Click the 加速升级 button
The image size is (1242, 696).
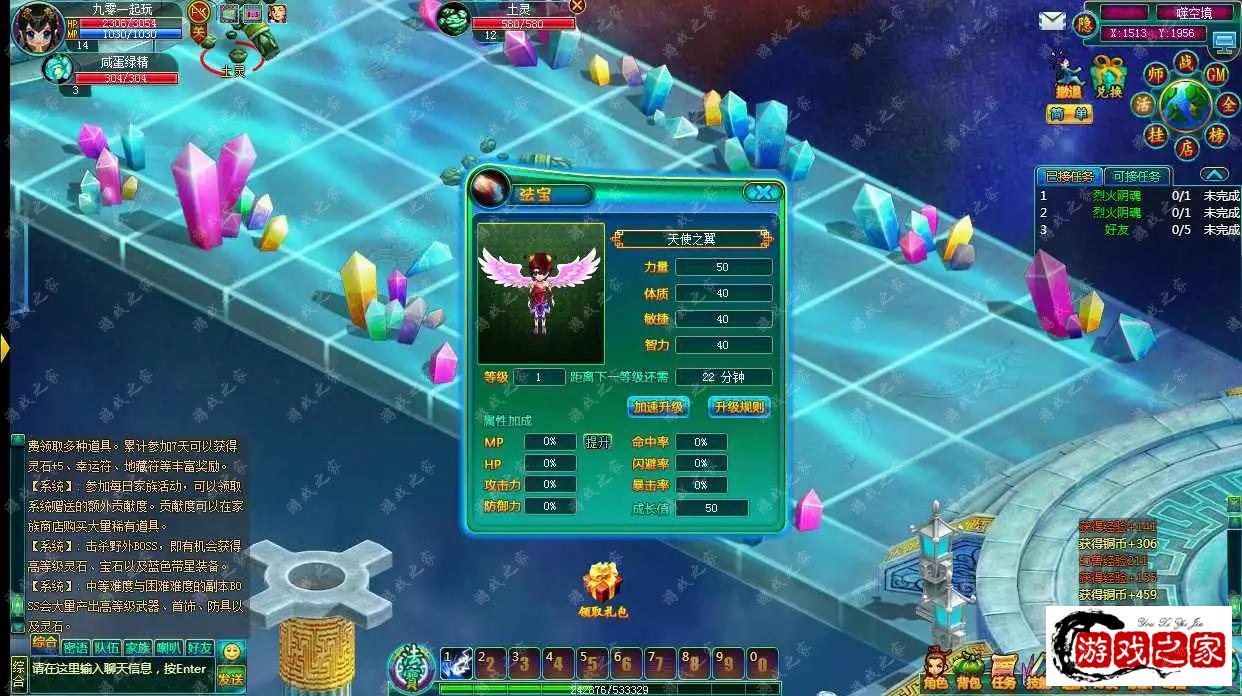pos(658,407)
